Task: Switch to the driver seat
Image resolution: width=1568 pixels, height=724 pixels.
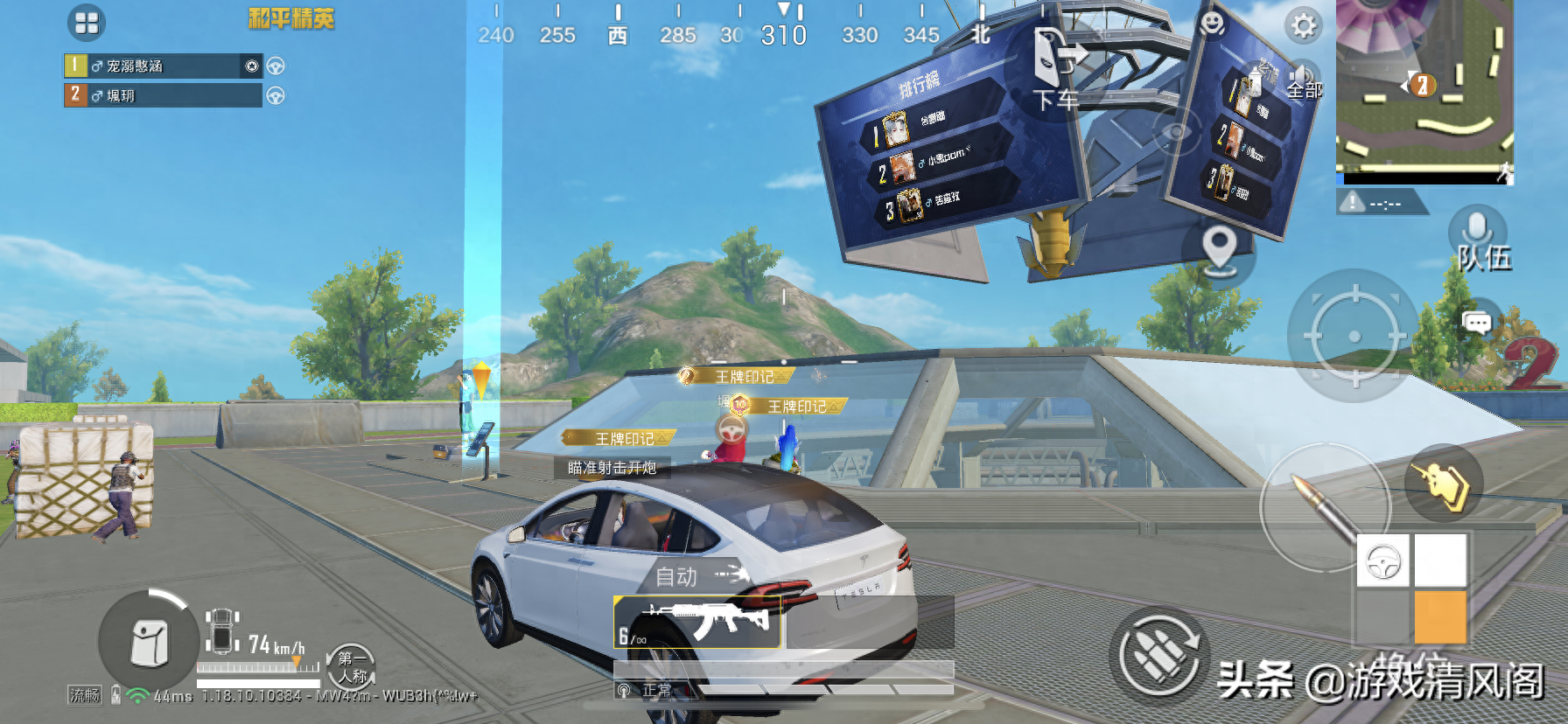Action: [1383, 560]
